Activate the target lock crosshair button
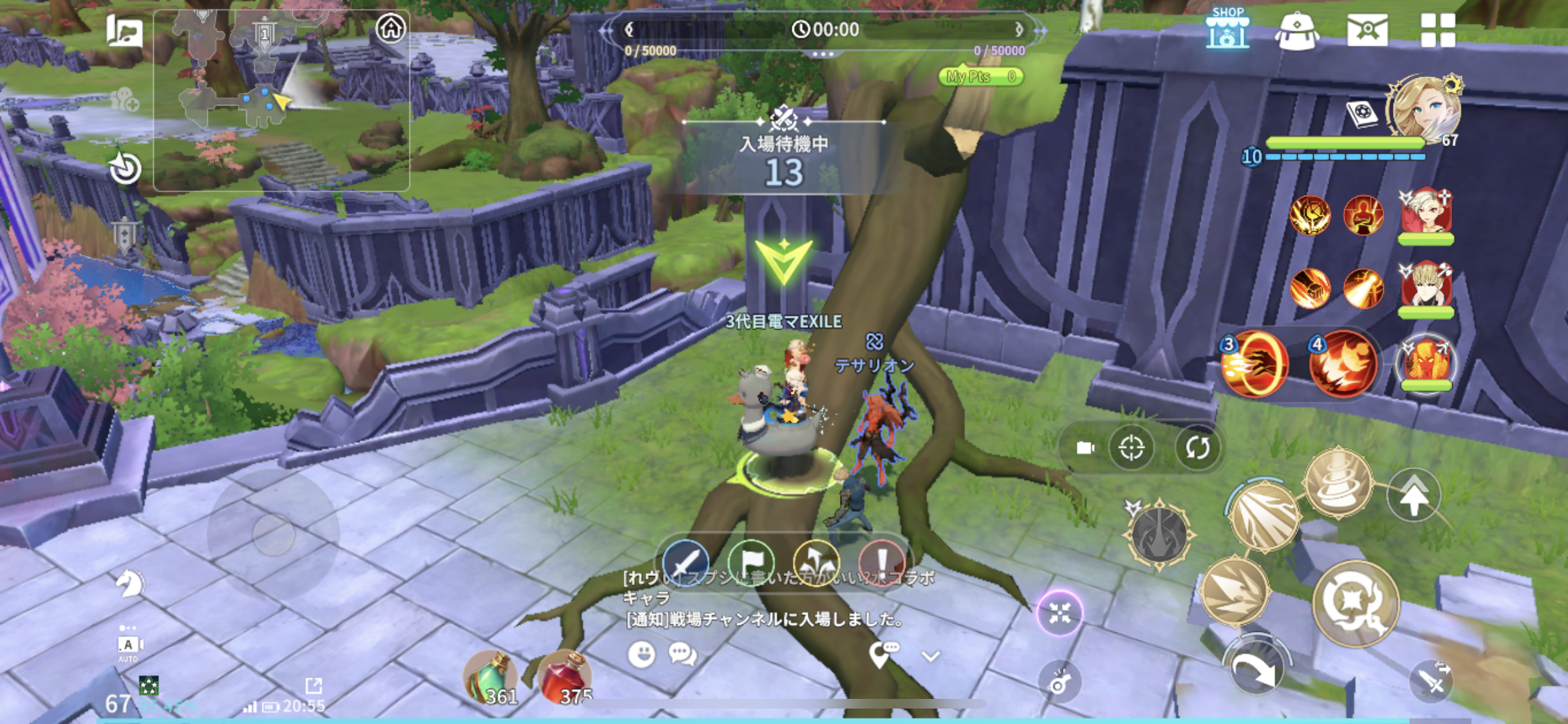The width and height of the screenshot is (1568, 724). (1131, 448)
